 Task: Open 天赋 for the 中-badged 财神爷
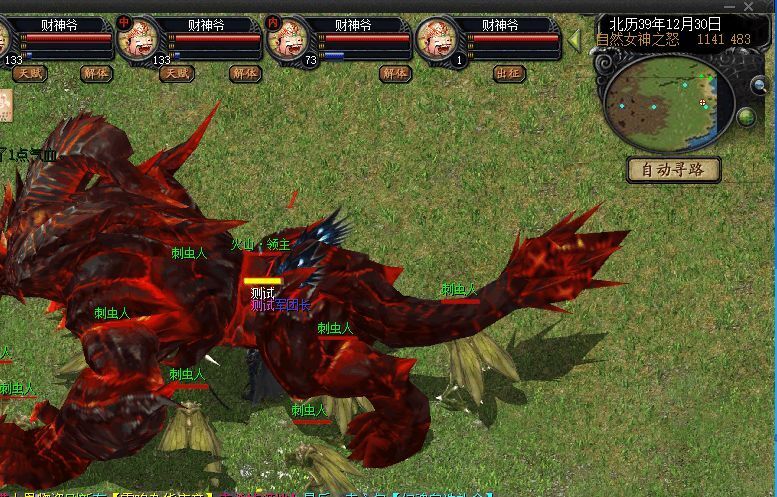pyautogui.click(x=177, y=73)
